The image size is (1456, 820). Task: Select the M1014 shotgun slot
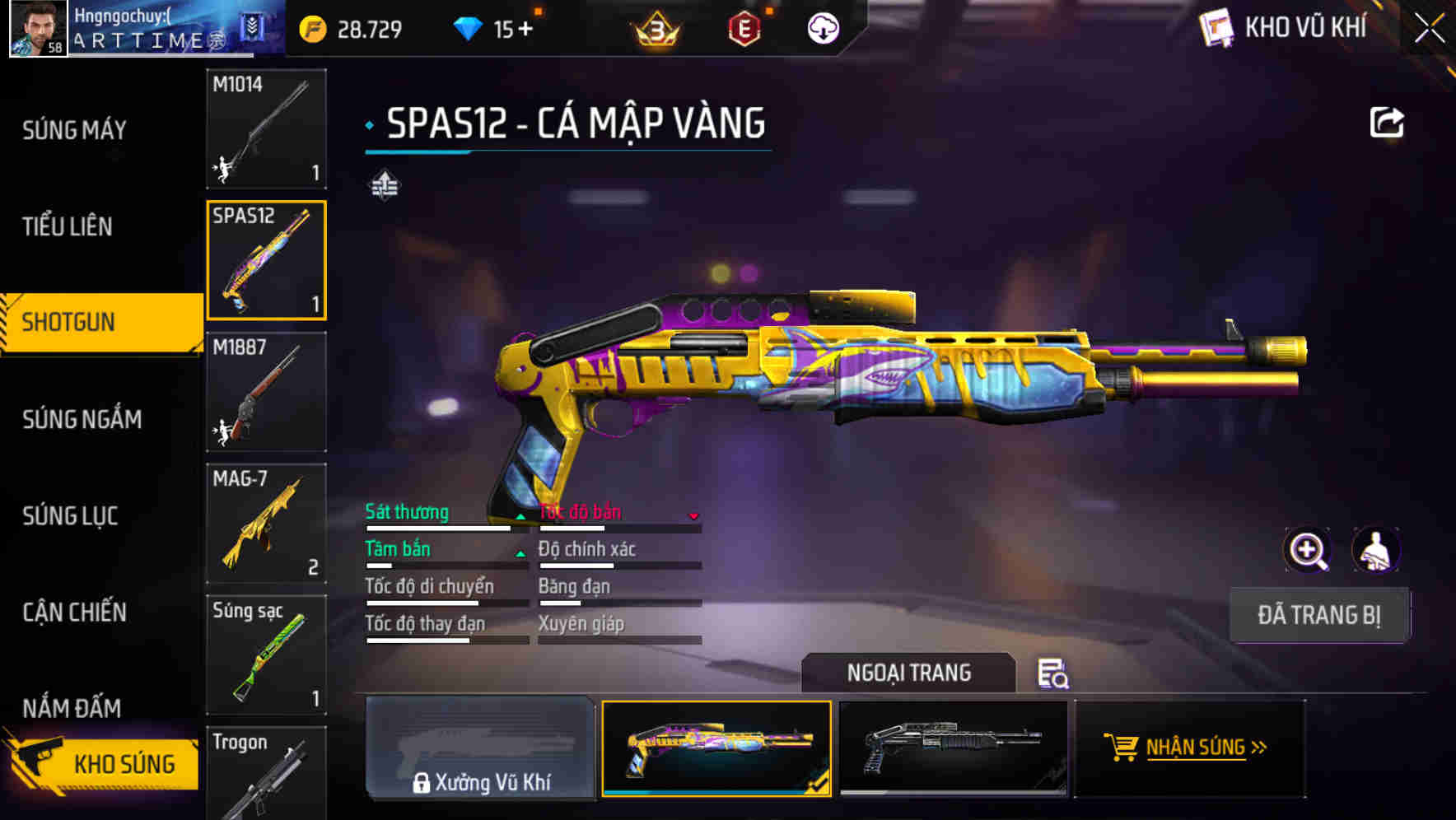(x=266, y=129)
